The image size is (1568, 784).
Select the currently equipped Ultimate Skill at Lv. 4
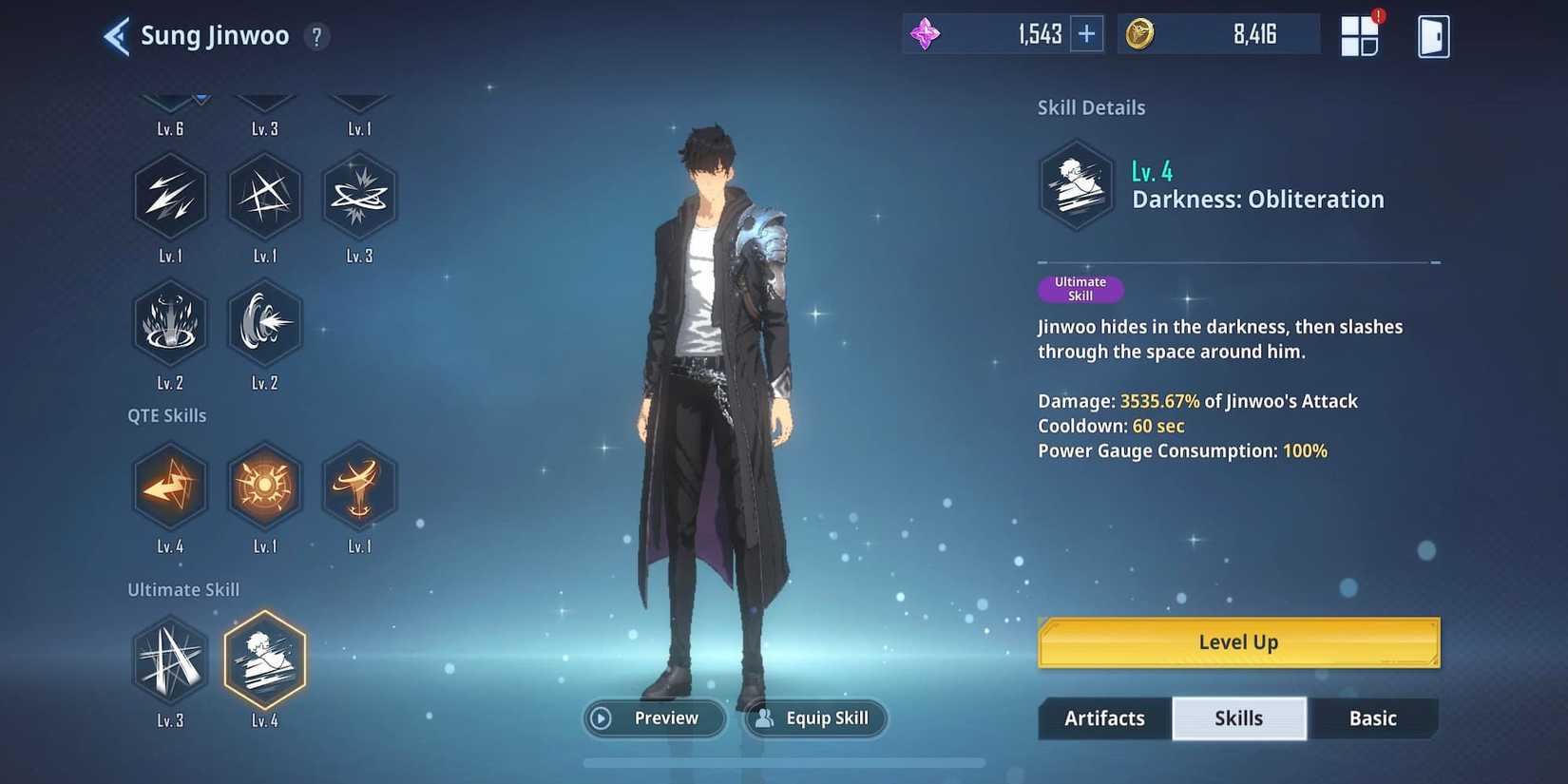tap(264, 660)
